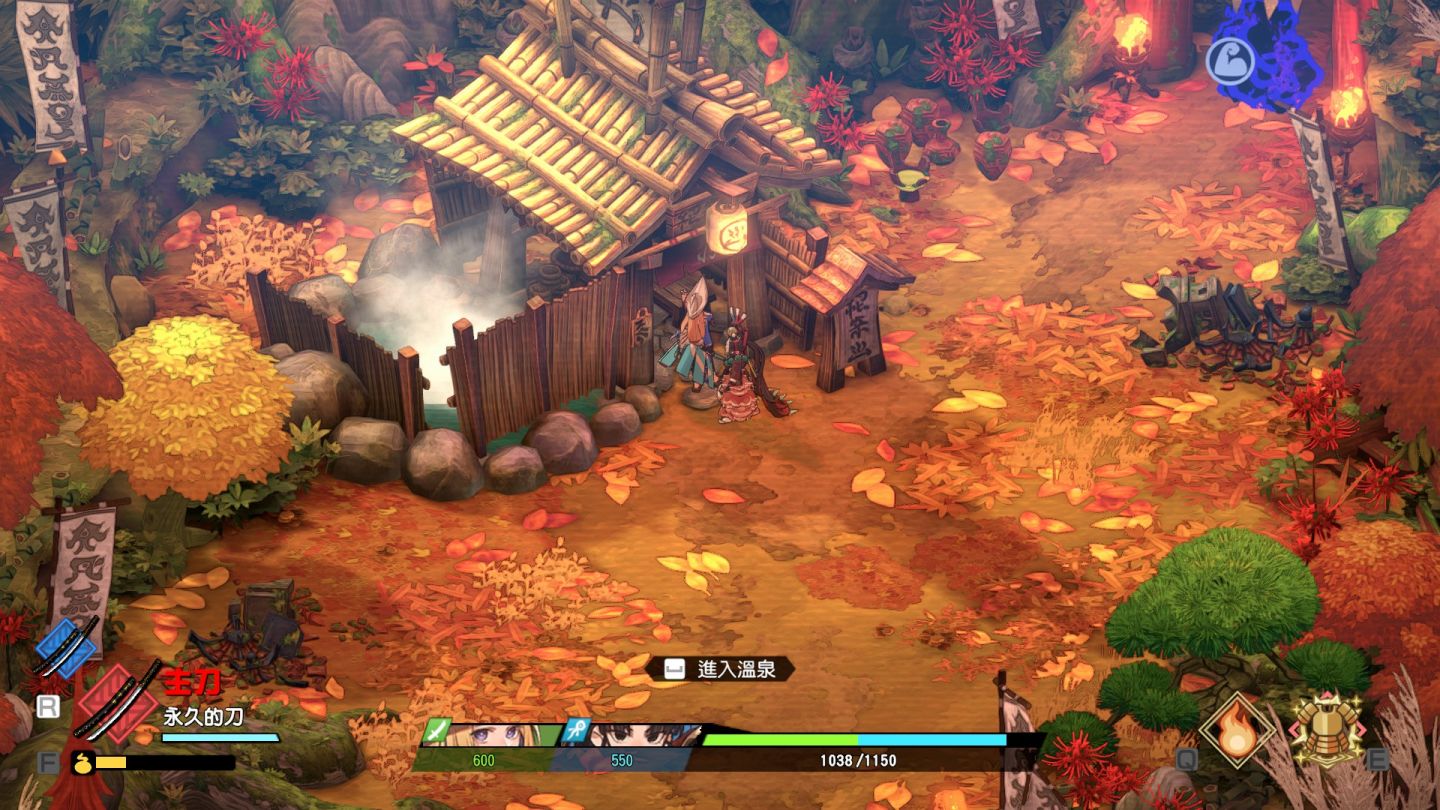The image size is (1440, 810).
Task: Activate the fireball skill icon
Action: [x=1237, y=729]
